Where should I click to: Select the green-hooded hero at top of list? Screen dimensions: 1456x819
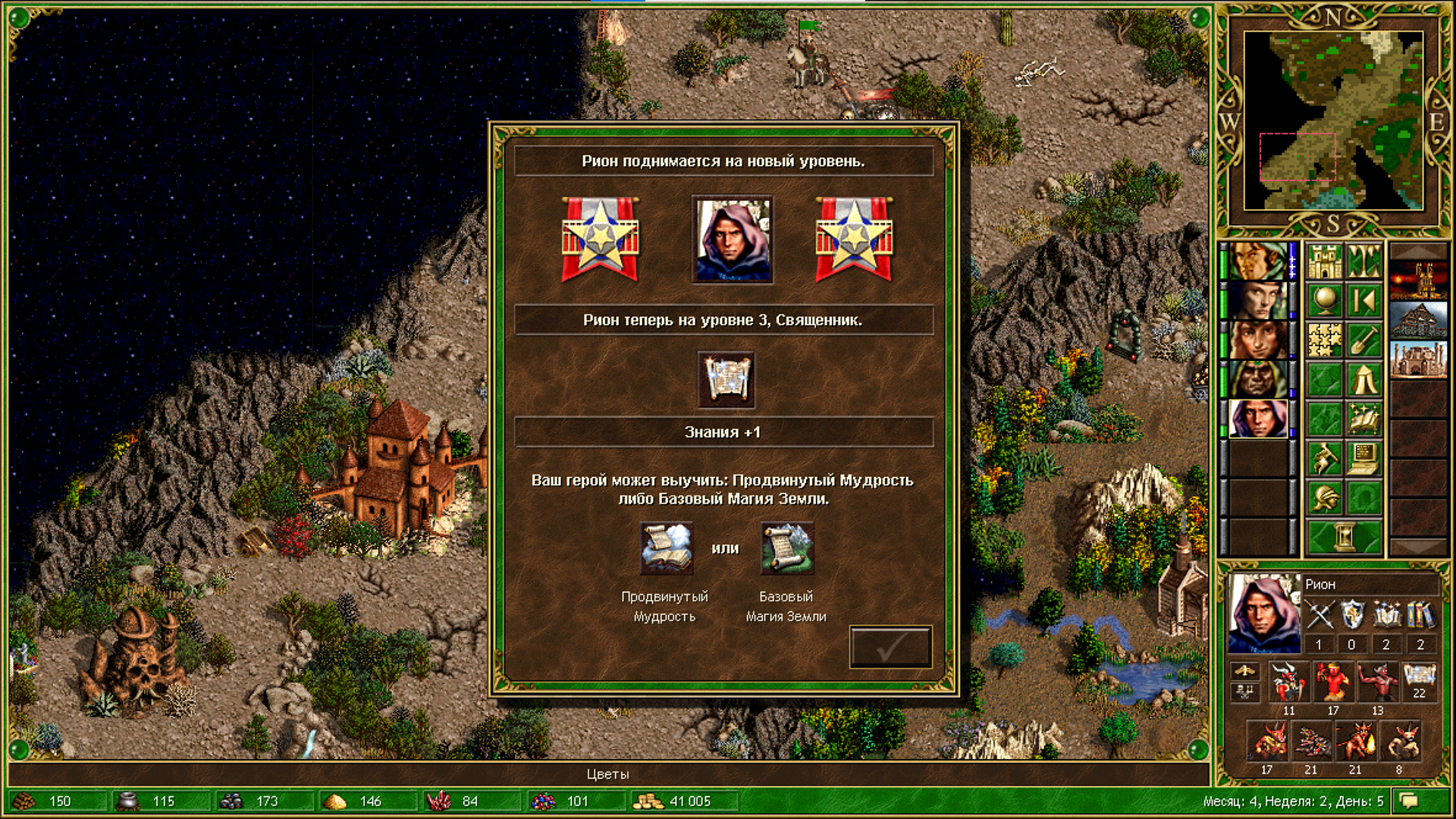point(1257,261)
